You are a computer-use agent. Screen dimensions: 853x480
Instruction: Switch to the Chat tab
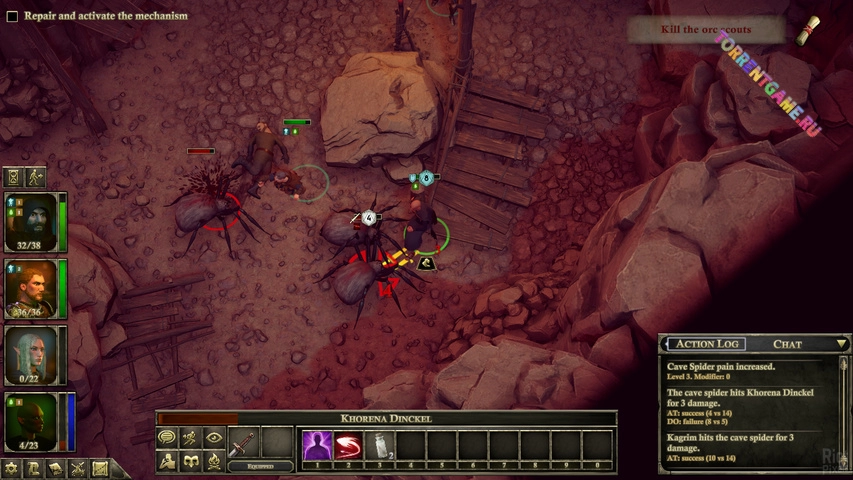787,344
